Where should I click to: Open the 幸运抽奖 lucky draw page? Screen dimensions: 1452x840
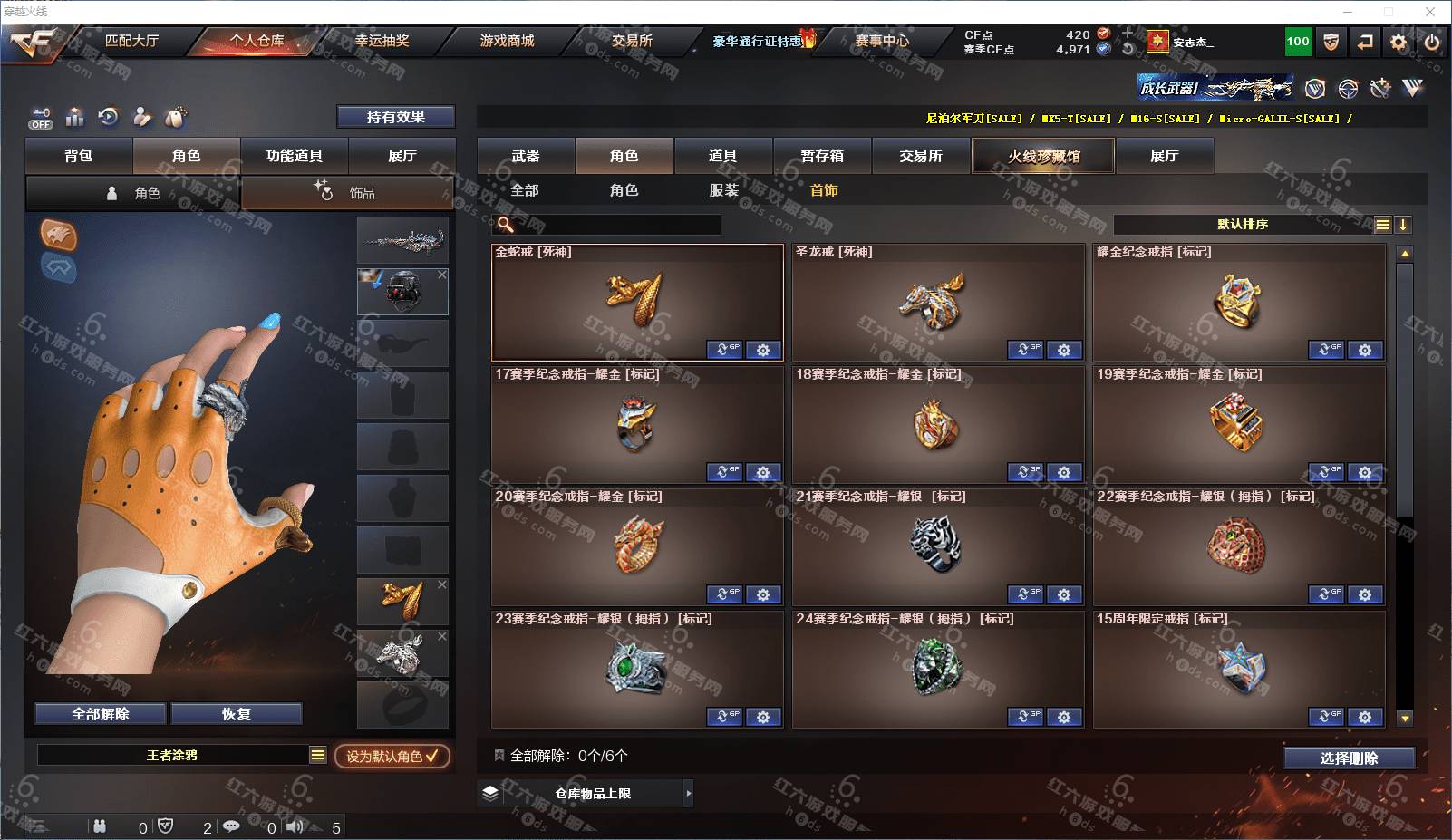(382, 41)
